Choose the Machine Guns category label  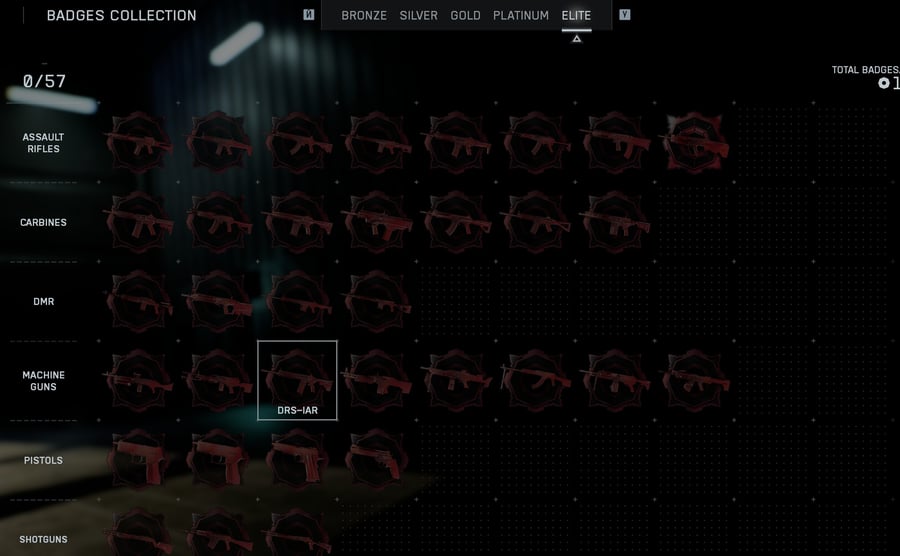[x=43, y=381]
